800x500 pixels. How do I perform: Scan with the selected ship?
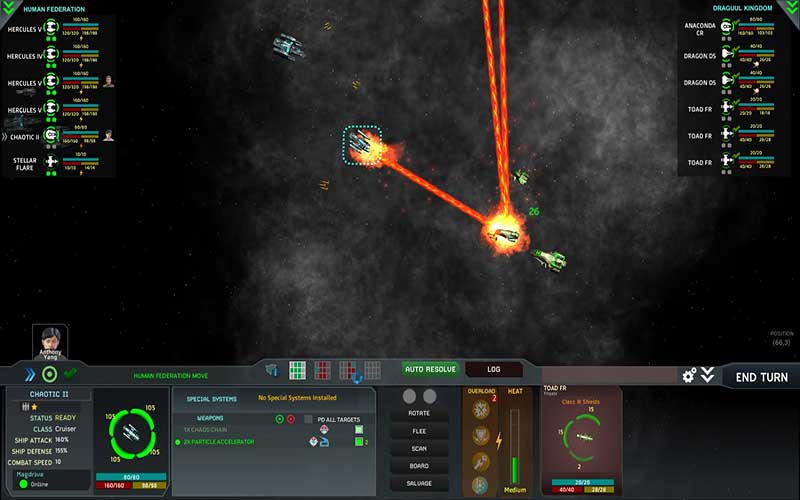pos(419,448)
